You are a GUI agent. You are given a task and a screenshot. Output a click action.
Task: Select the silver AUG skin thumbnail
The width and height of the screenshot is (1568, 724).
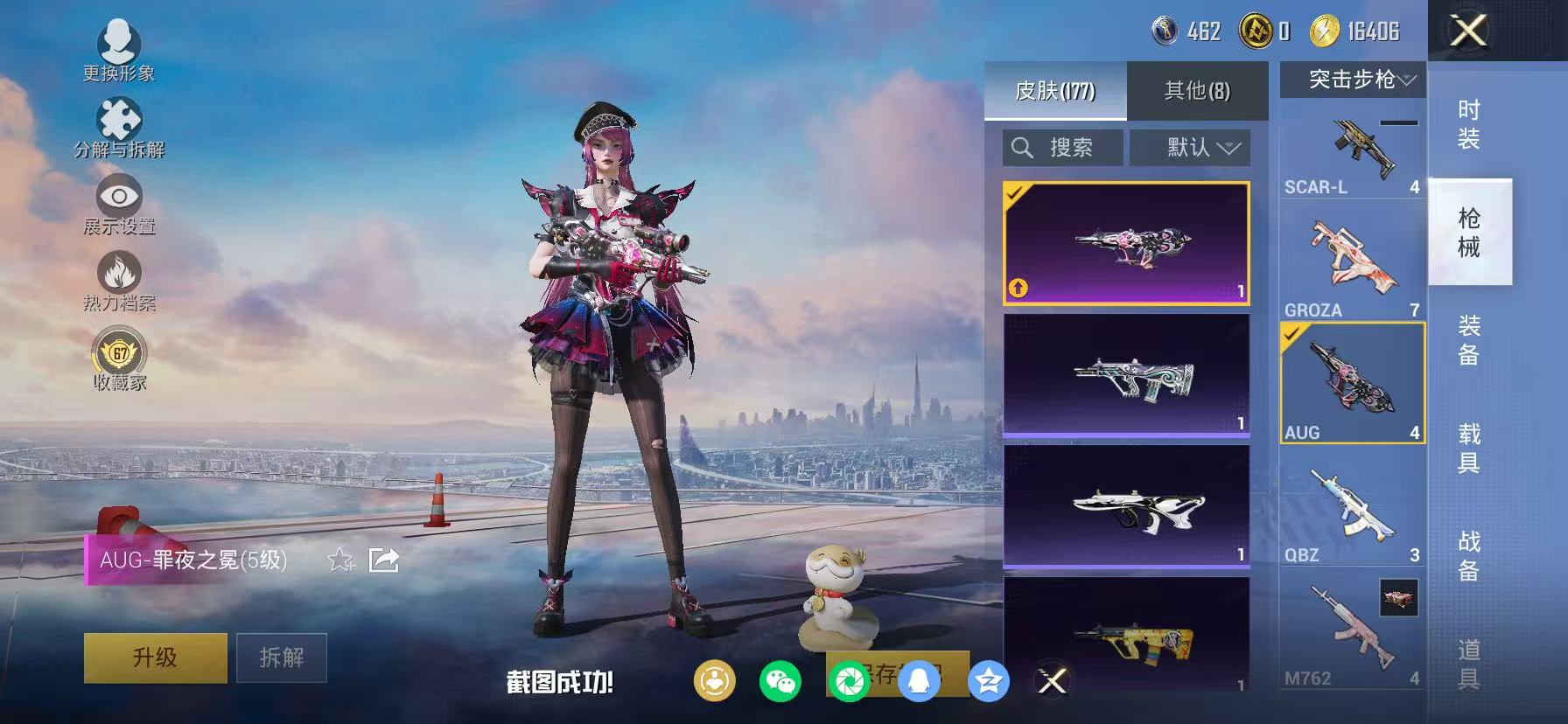pos(1127,380)
